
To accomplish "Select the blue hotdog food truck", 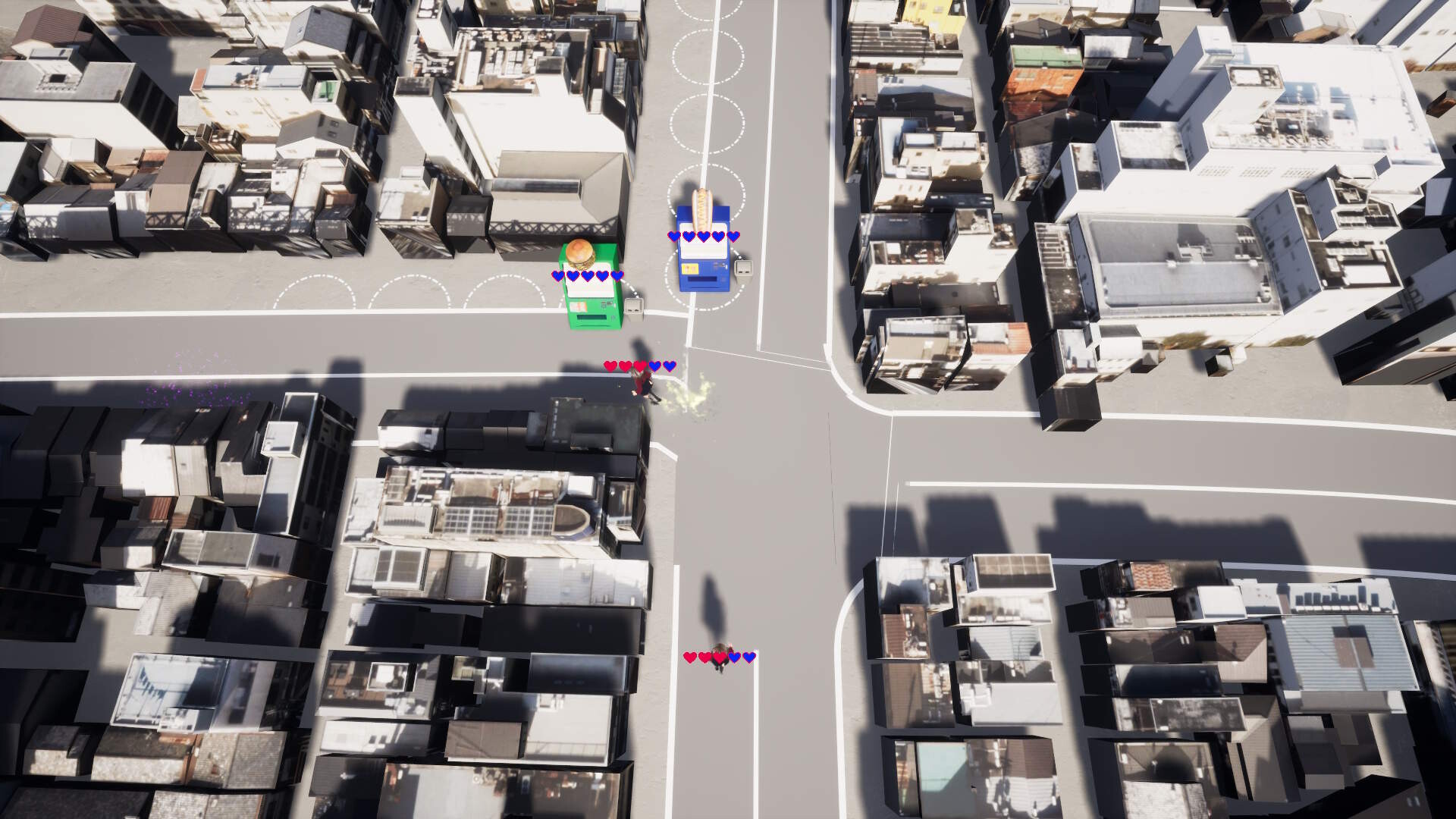I will point(704,254).
